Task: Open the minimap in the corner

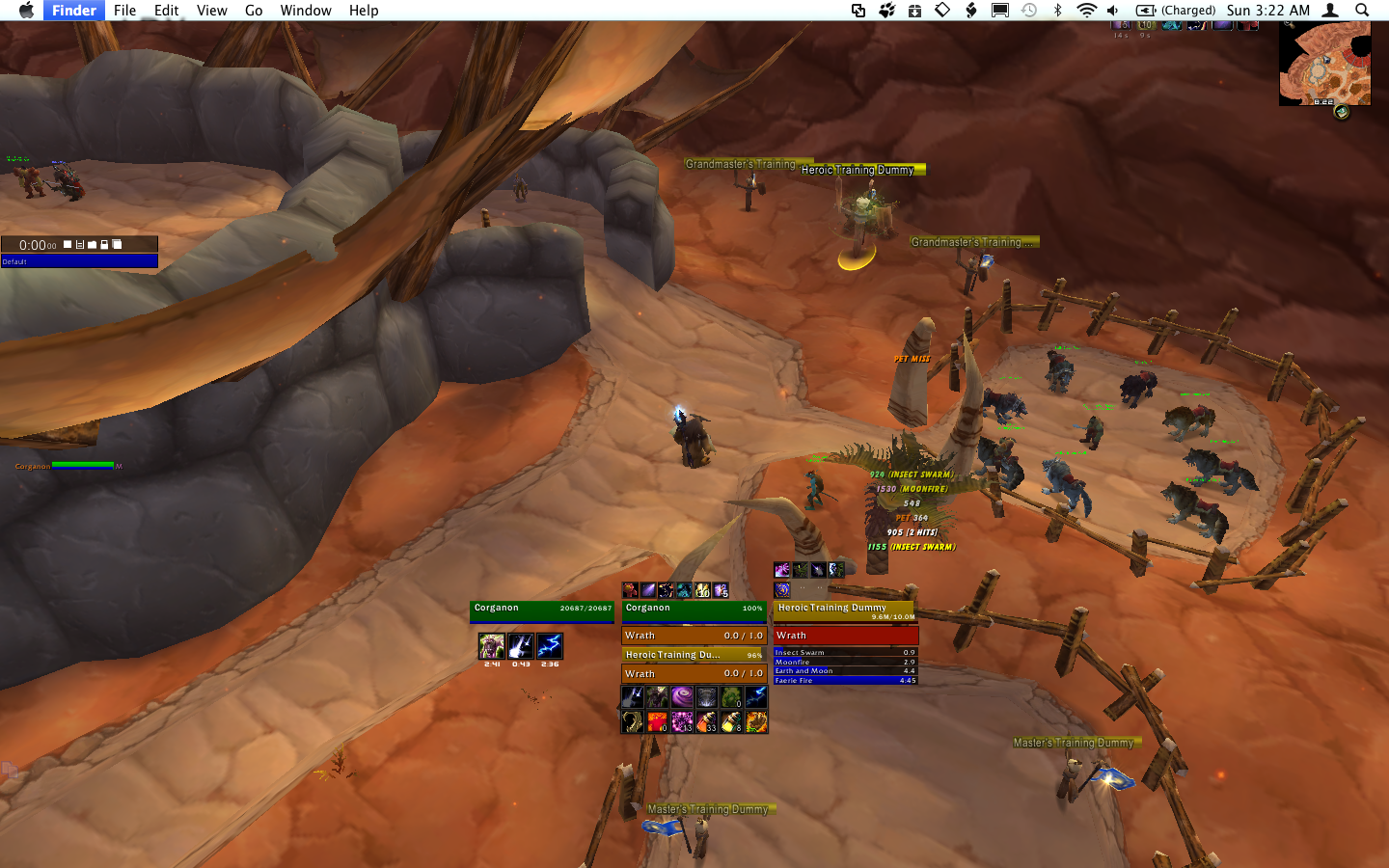Action: coord(1324,64)
